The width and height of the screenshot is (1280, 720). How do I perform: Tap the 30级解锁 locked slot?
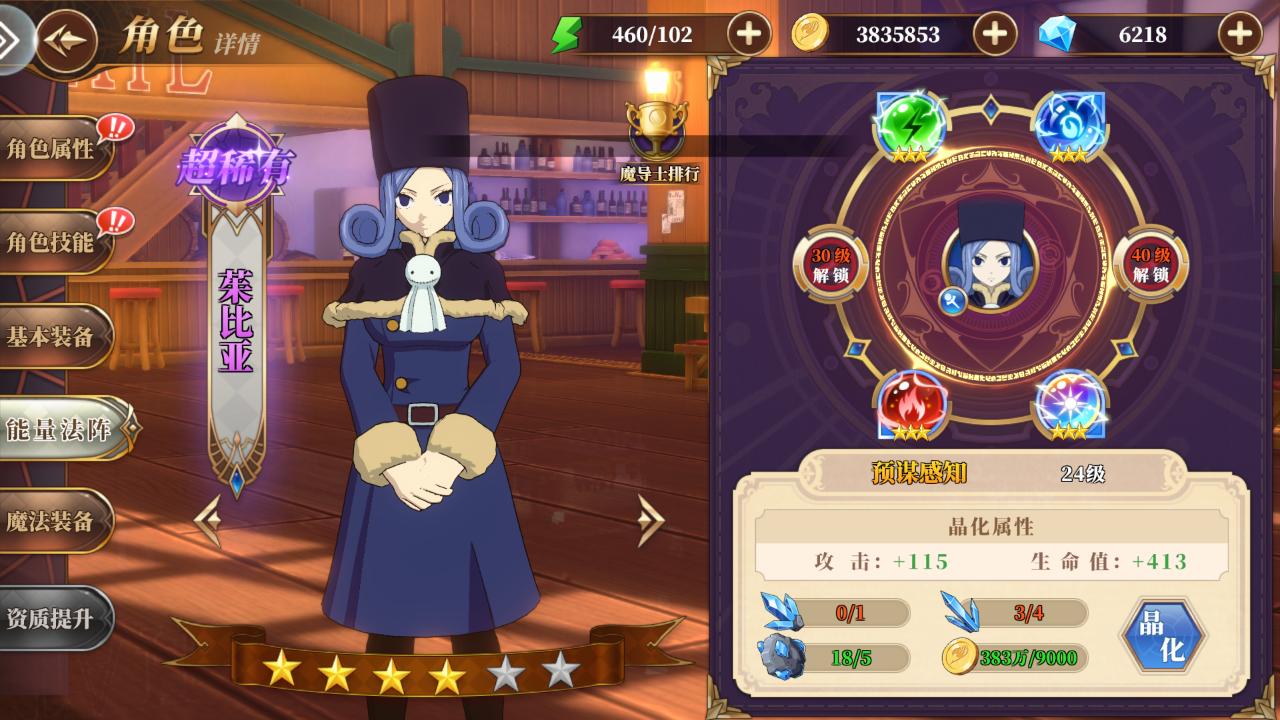tap(830, 265)
